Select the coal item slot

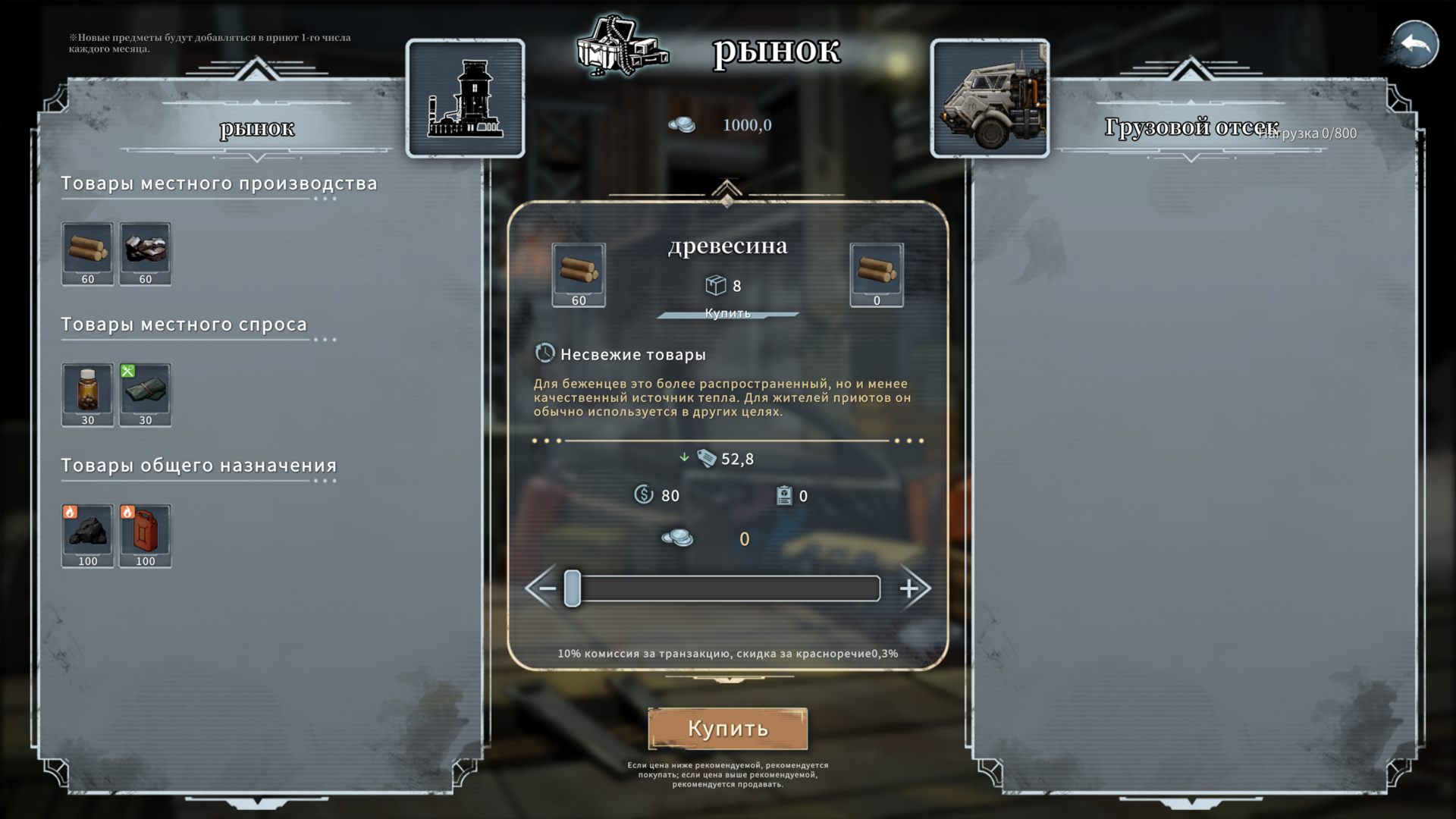point(88,535)
